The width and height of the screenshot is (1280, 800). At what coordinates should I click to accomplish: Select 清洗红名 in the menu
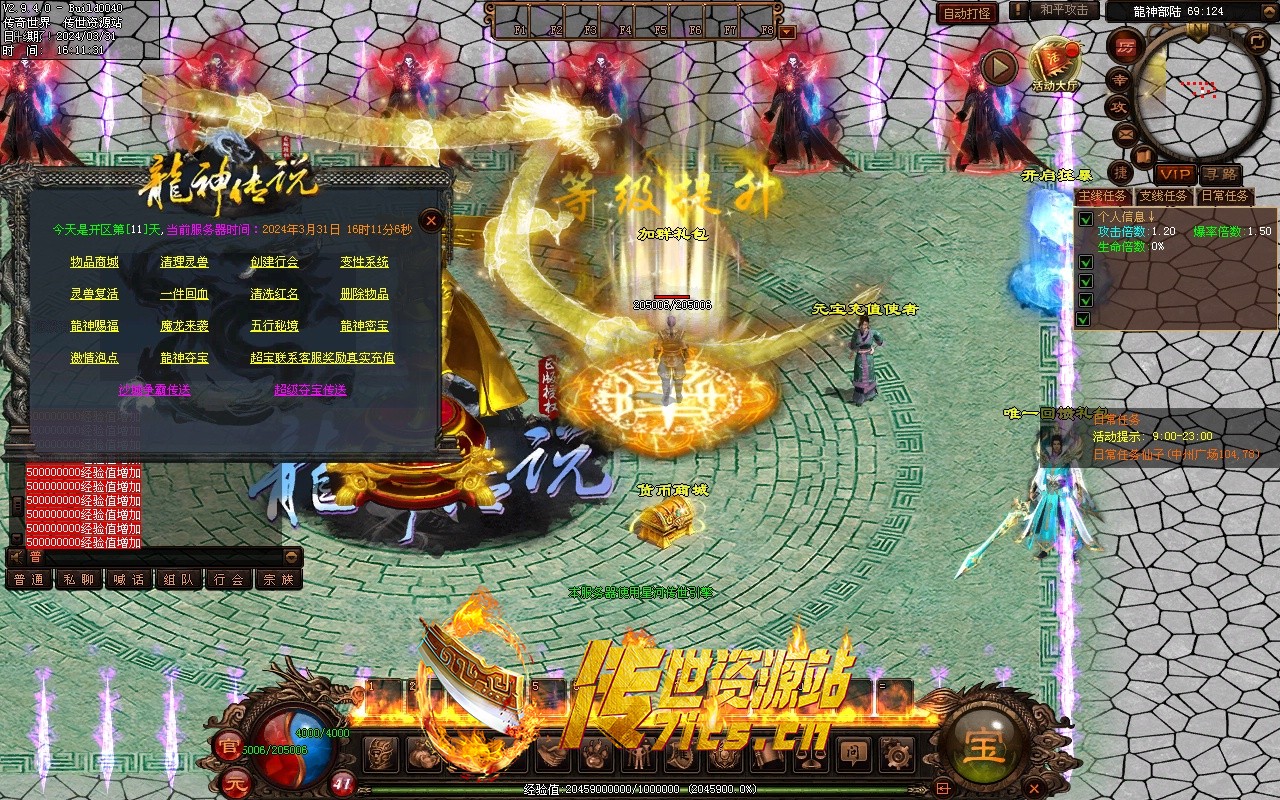click(x=274, y=294)
